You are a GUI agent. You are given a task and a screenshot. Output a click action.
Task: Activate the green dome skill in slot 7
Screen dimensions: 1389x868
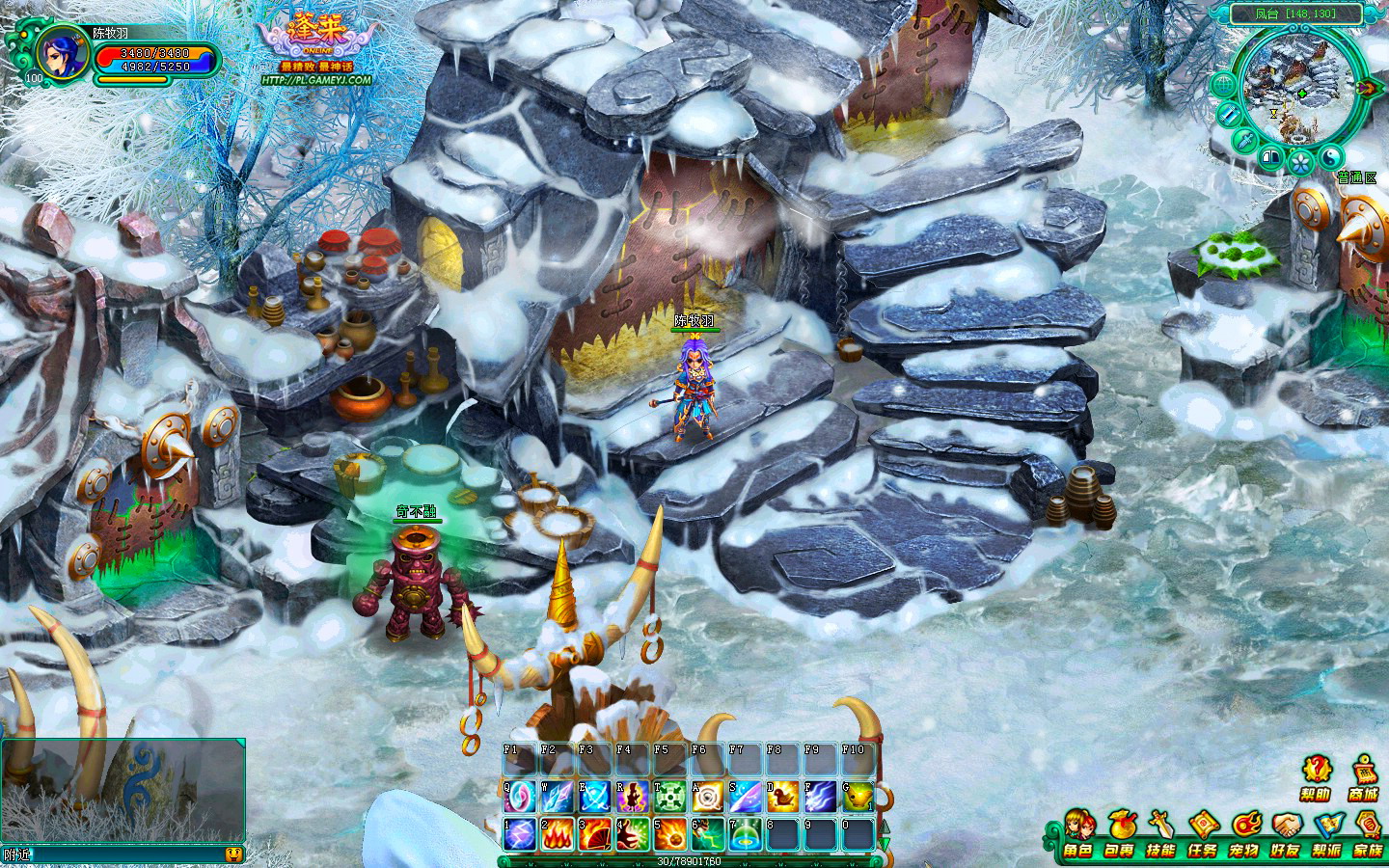coord(746,834)
